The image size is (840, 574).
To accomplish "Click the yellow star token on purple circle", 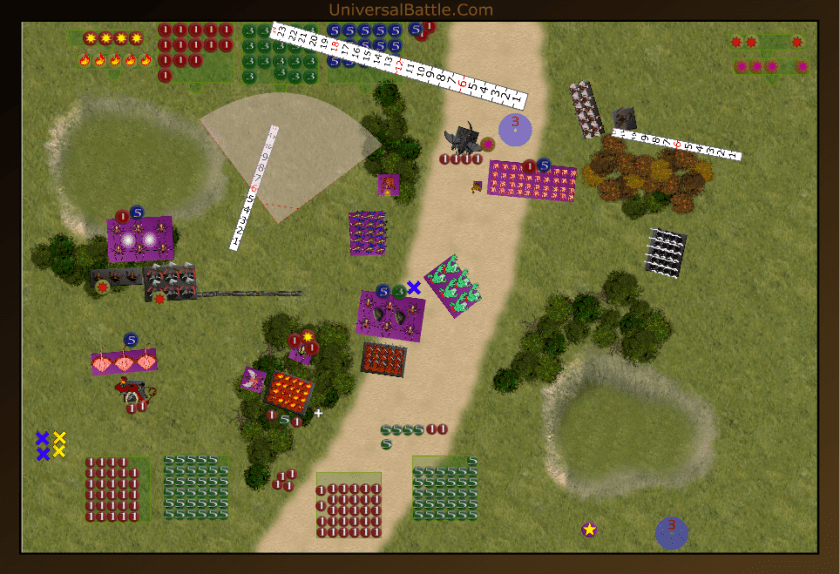I will point(589,529).
